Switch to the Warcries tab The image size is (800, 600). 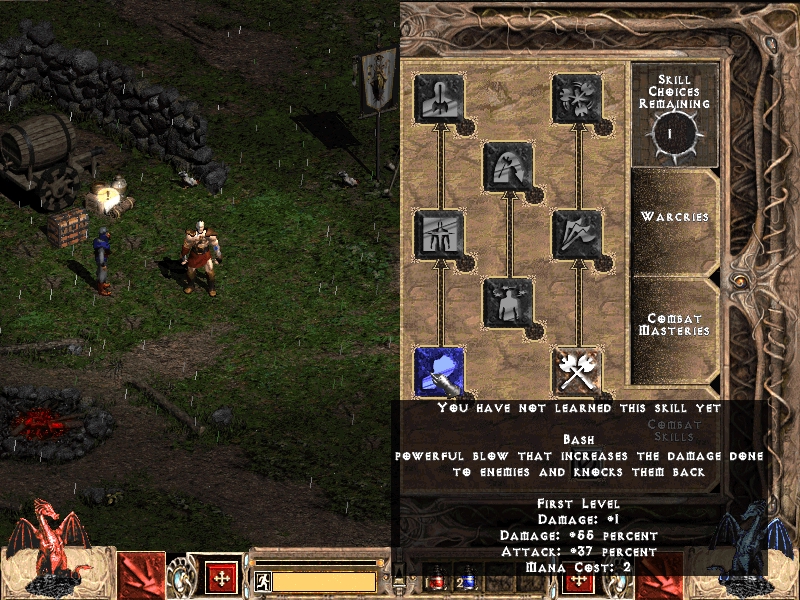(x=675, y=217)
